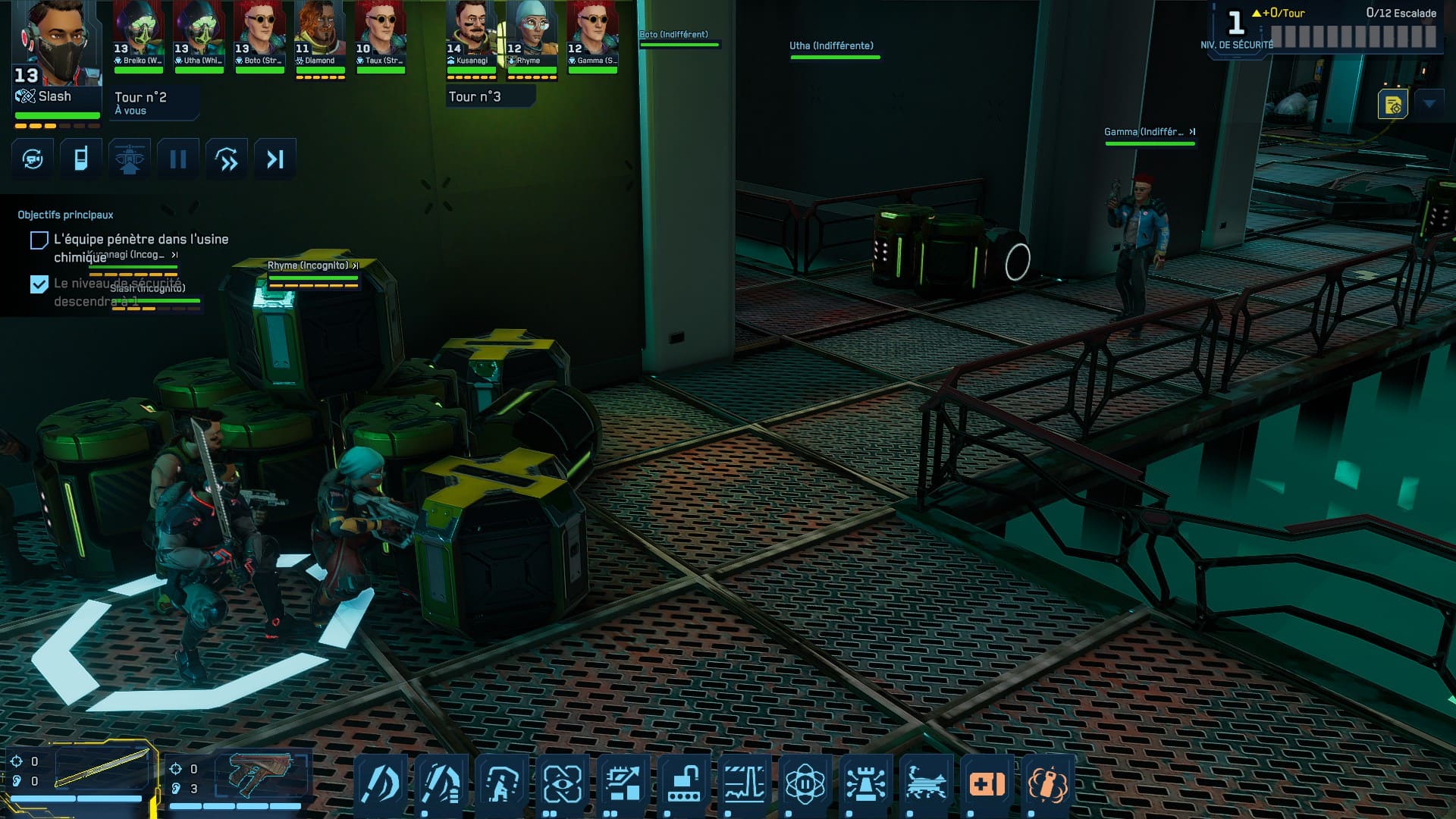Throw the orange smoke grenade

(x=1047, y=783)
